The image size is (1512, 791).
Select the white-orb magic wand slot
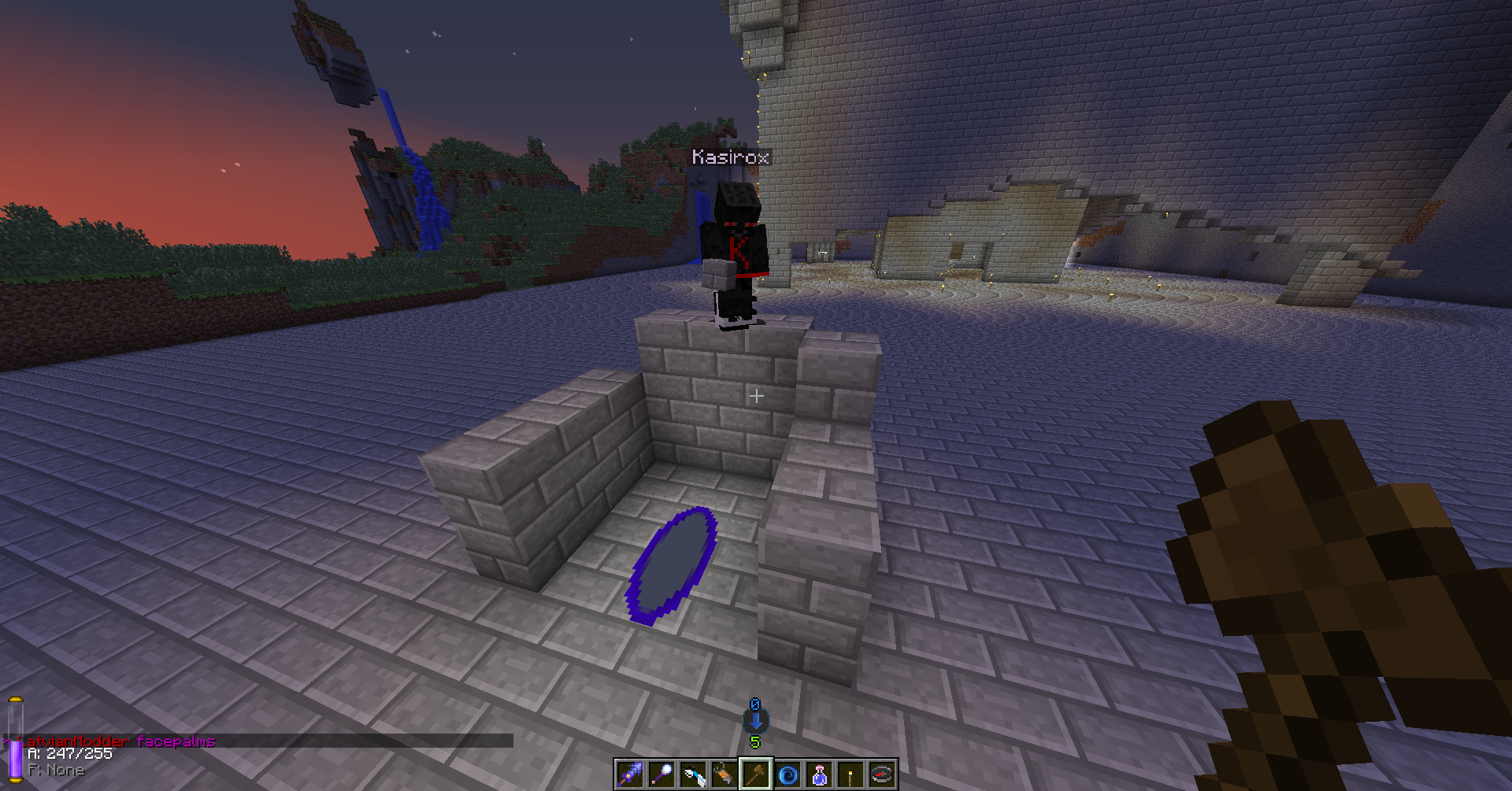pos(661,774)
